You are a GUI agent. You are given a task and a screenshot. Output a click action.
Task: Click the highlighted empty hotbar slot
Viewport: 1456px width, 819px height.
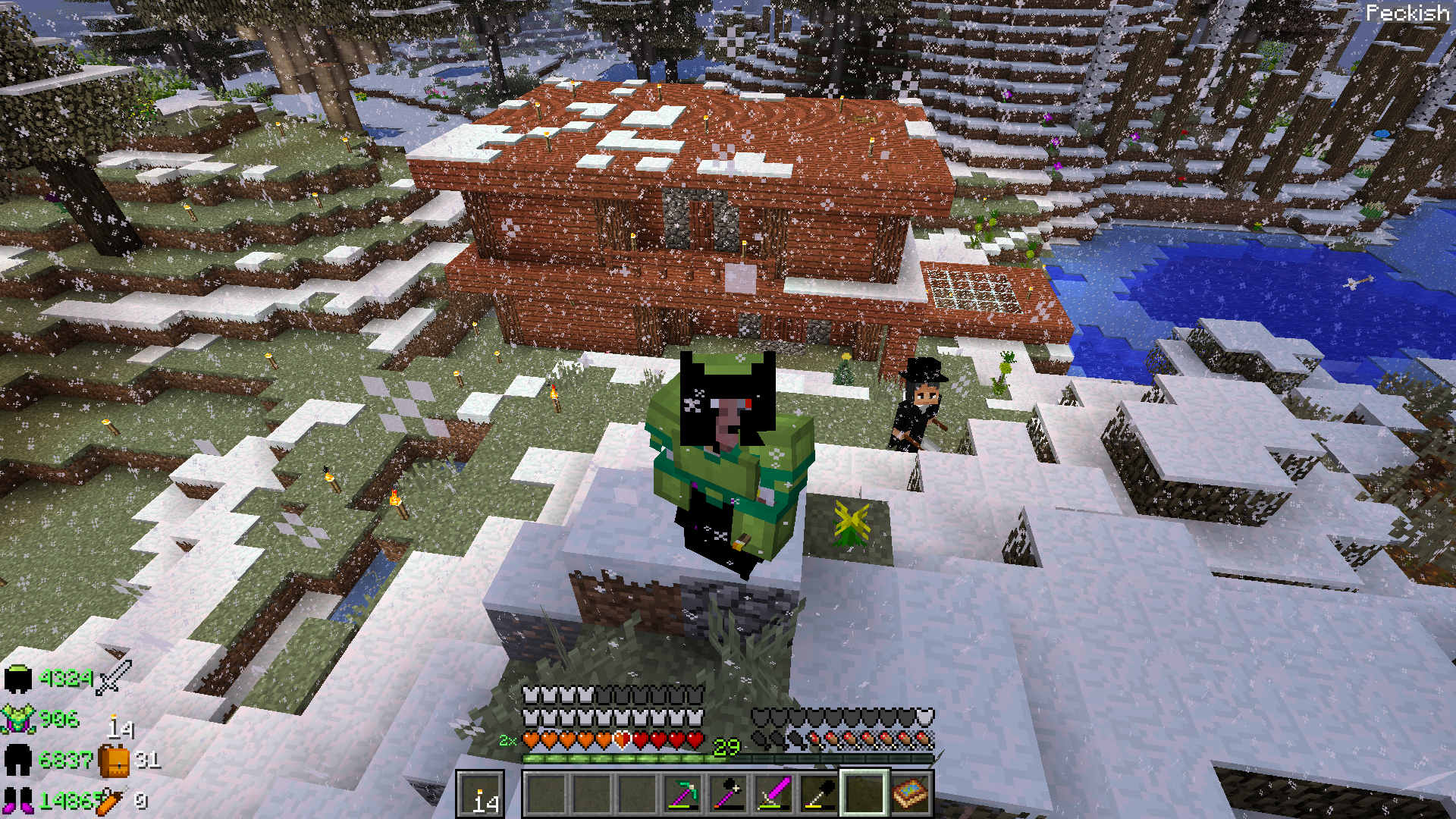pyautogui.click(x=864, y=795)
